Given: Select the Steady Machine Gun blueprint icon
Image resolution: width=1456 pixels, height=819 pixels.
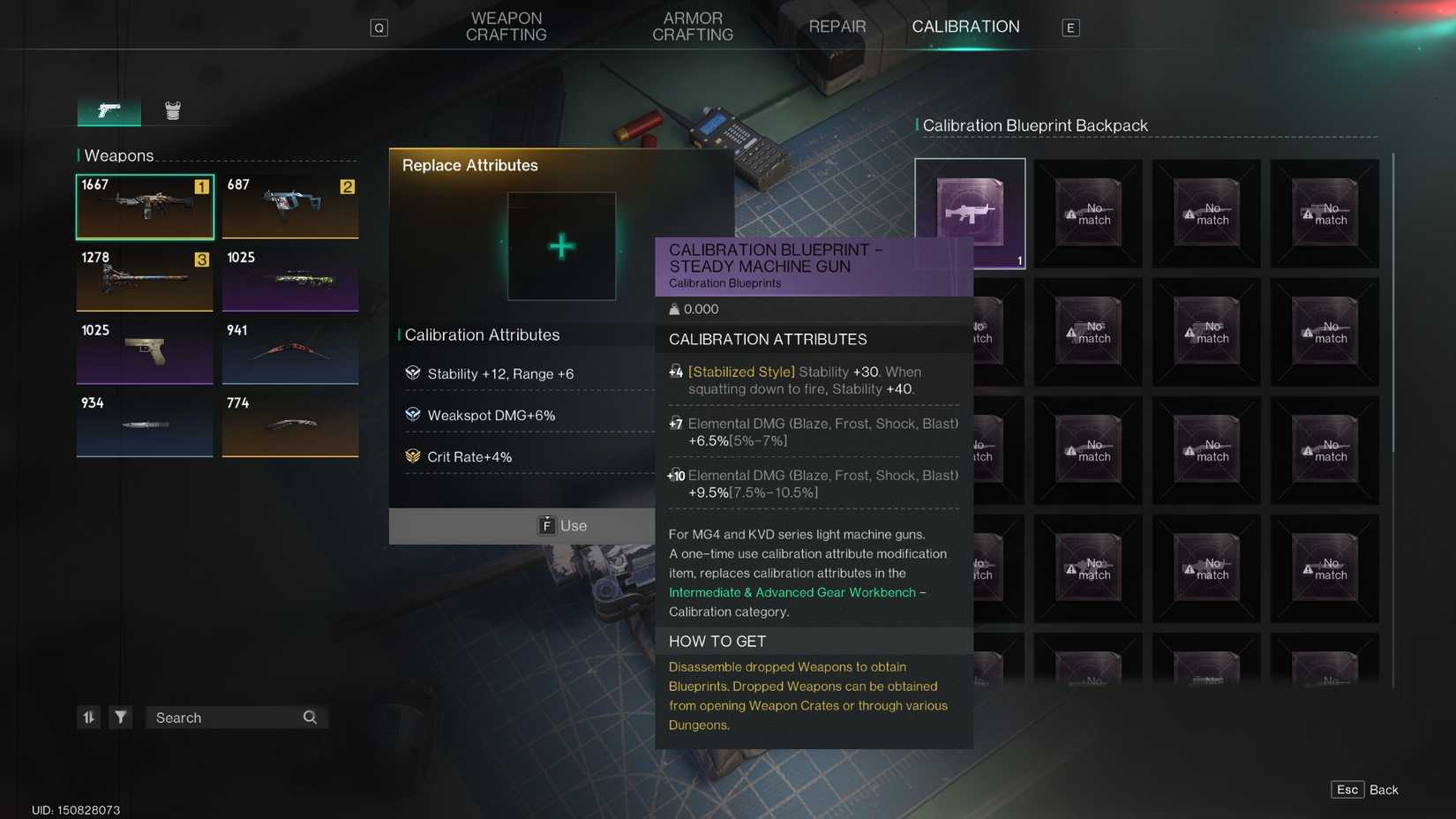Looking at the screenshot, I should pyautogui.click(x=970, y=214).
